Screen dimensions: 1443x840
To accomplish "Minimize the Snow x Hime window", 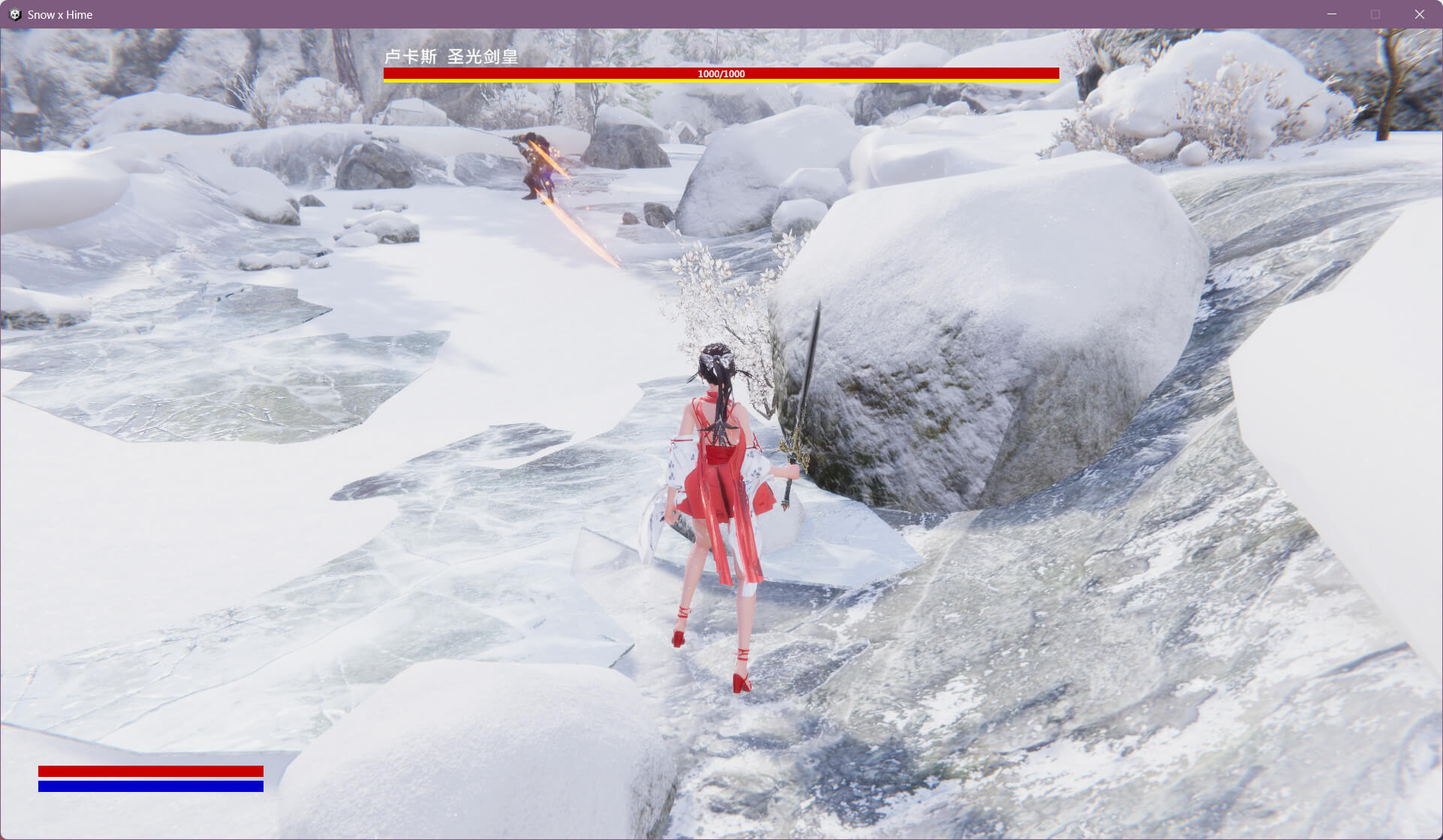I will tap(1332, 14).
